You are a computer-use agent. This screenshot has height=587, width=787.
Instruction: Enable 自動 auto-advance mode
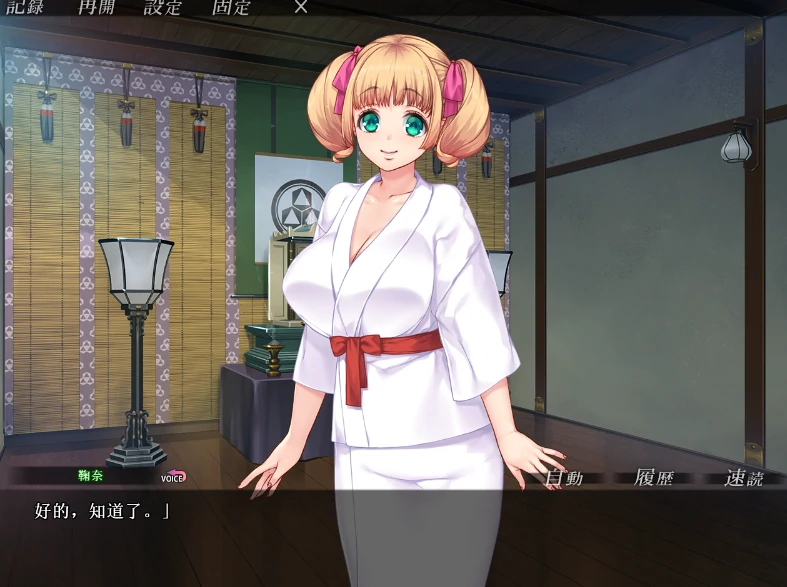click(x=563, y=477)
